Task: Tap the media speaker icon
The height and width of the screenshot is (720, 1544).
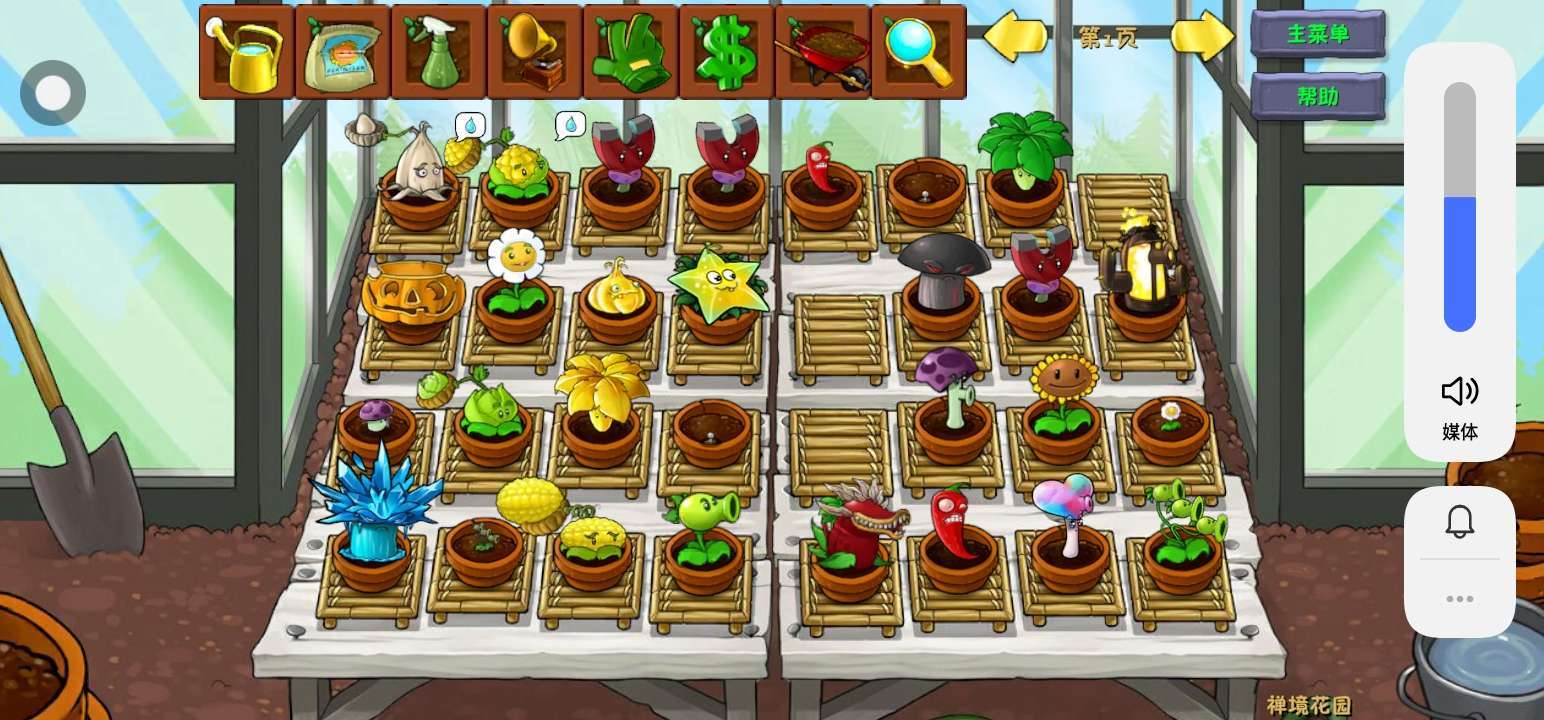Action: [1459, 391]
